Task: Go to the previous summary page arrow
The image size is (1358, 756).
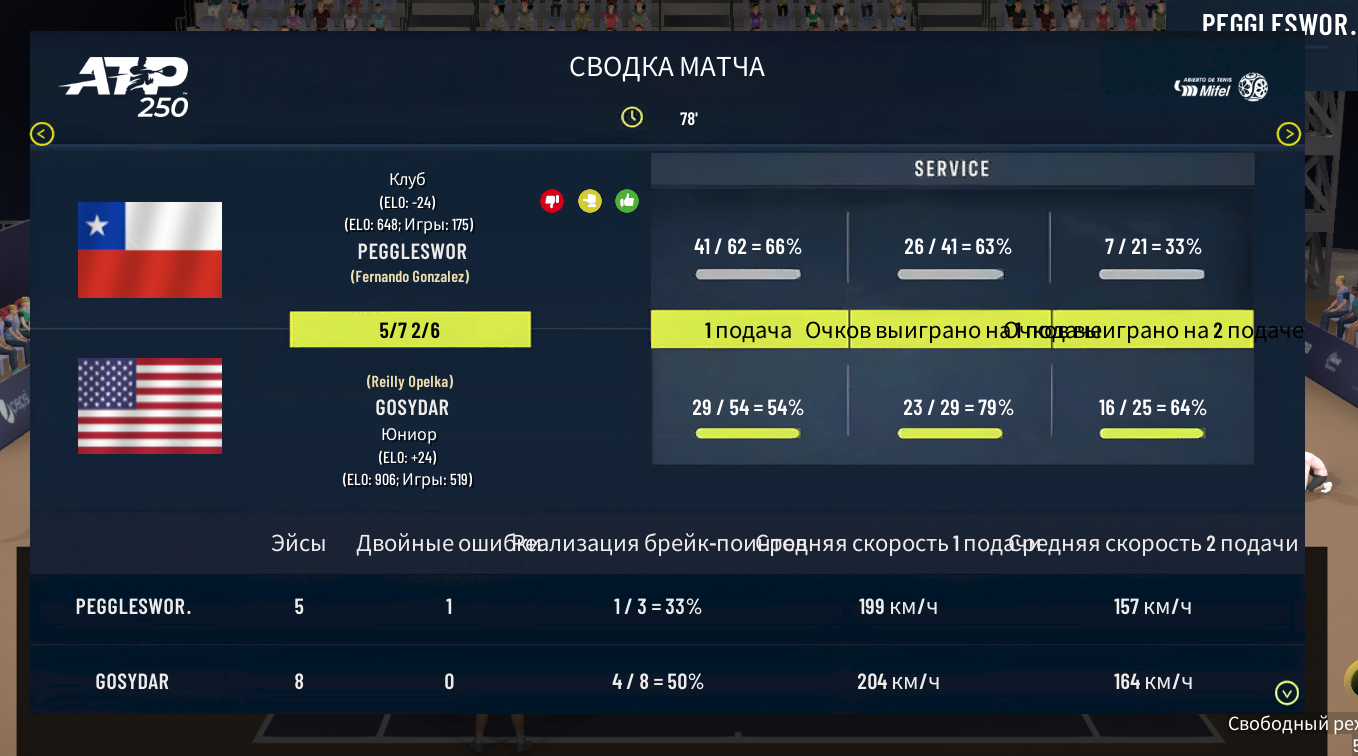Action: 42,134
